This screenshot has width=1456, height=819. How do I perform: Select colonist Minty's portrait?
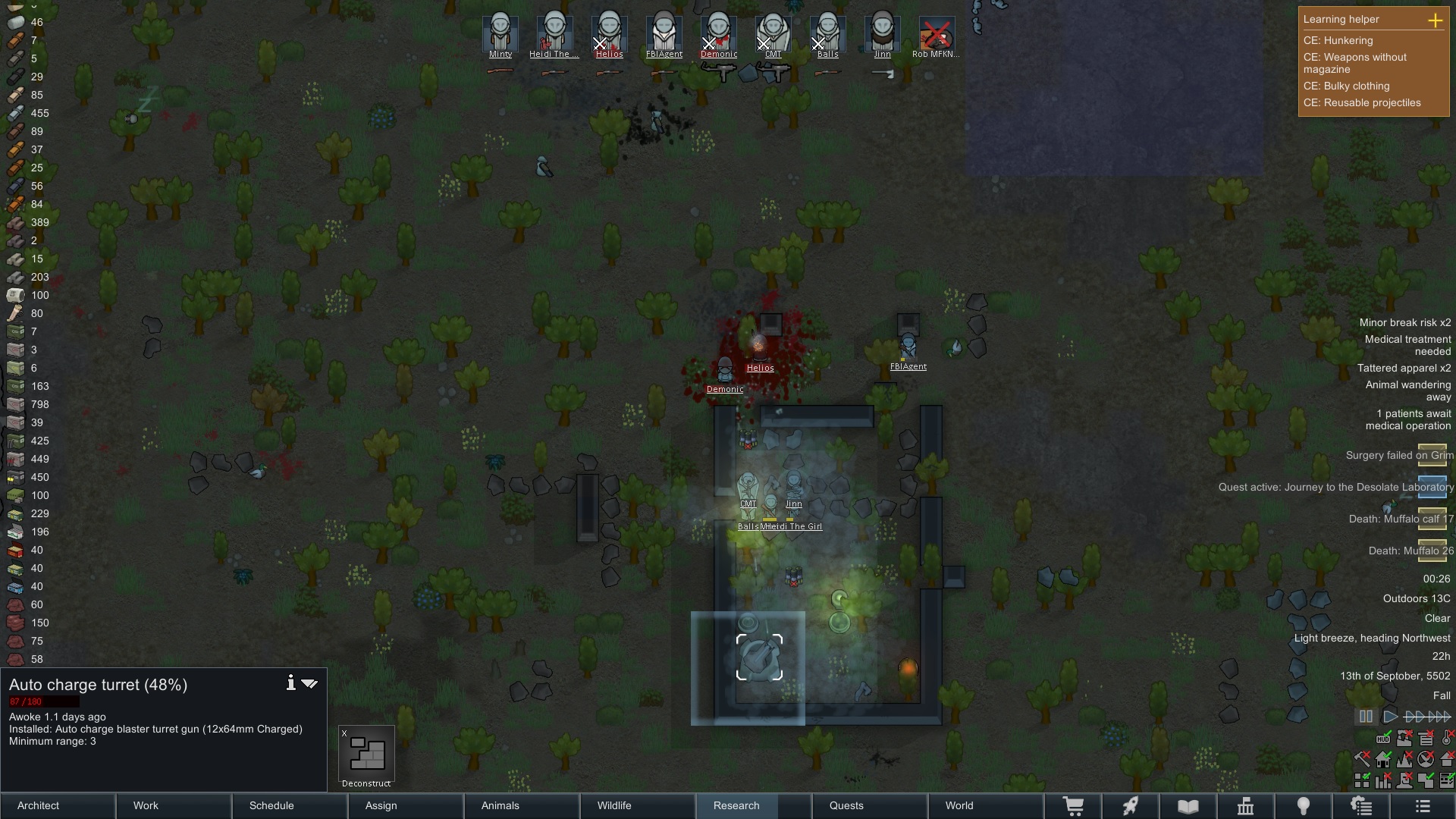pos(500,34)
